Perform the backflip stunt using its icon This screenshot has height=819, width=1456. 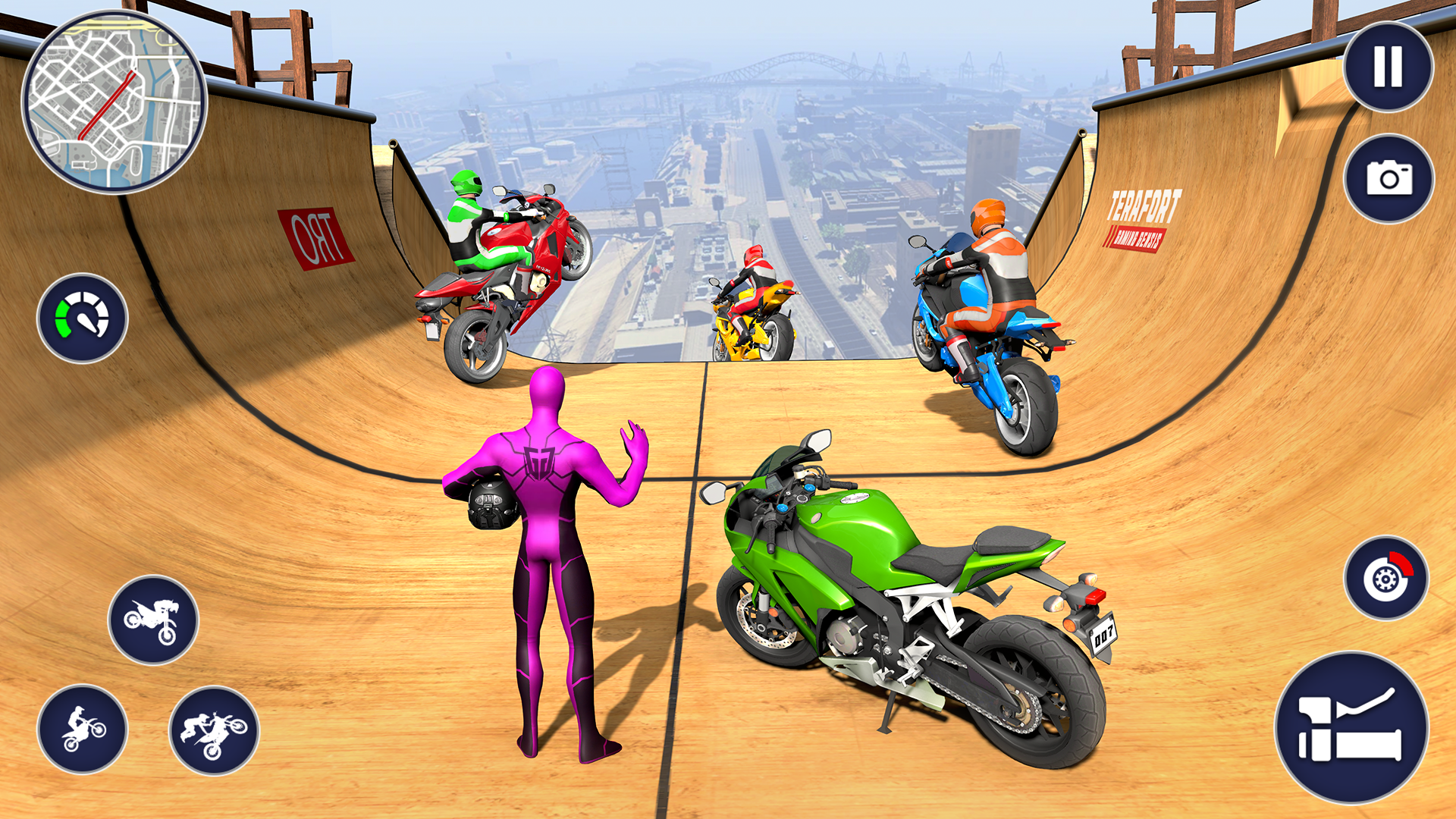tap(156, 620)
